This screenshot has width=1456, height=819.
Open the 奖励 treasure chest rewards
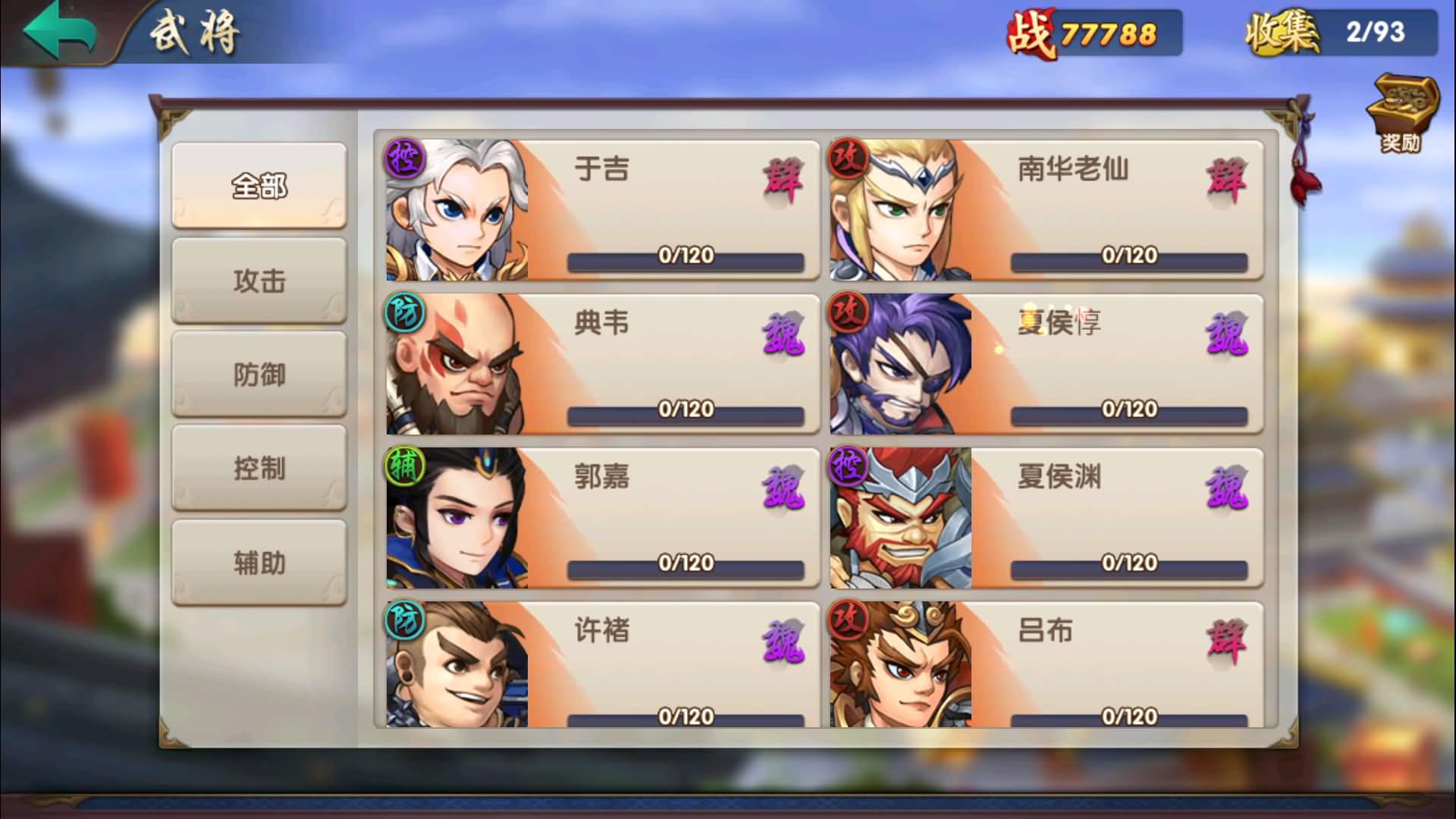point(1401,112)
